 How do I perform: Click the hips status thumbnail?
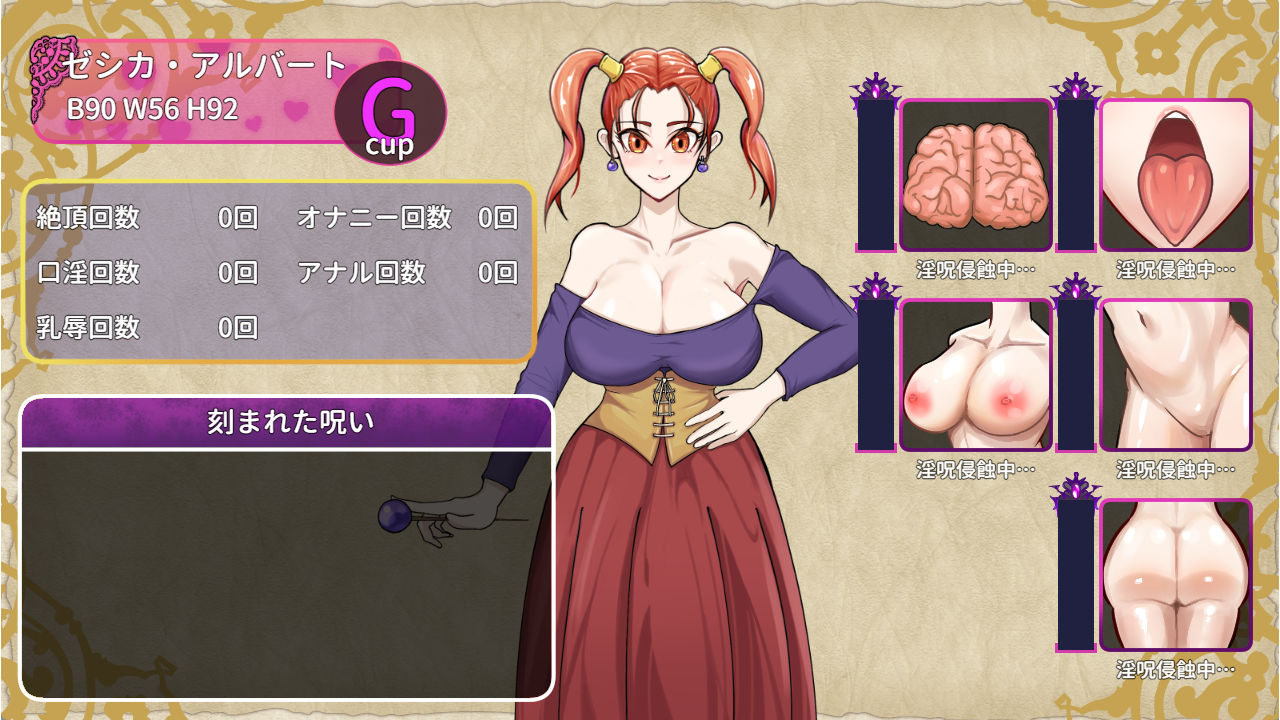1176,575
